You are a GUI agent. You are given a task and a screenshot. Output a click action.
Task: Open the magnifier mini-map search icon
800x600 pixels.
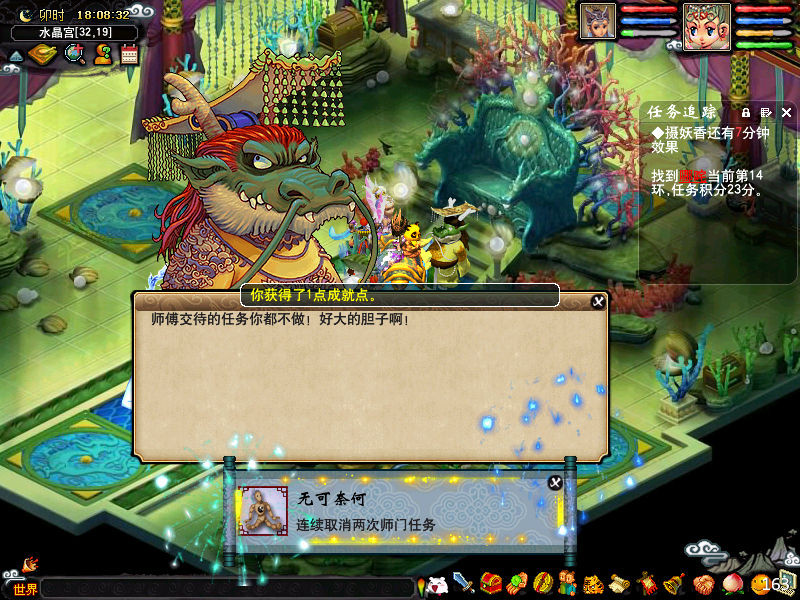coord(74,55)
